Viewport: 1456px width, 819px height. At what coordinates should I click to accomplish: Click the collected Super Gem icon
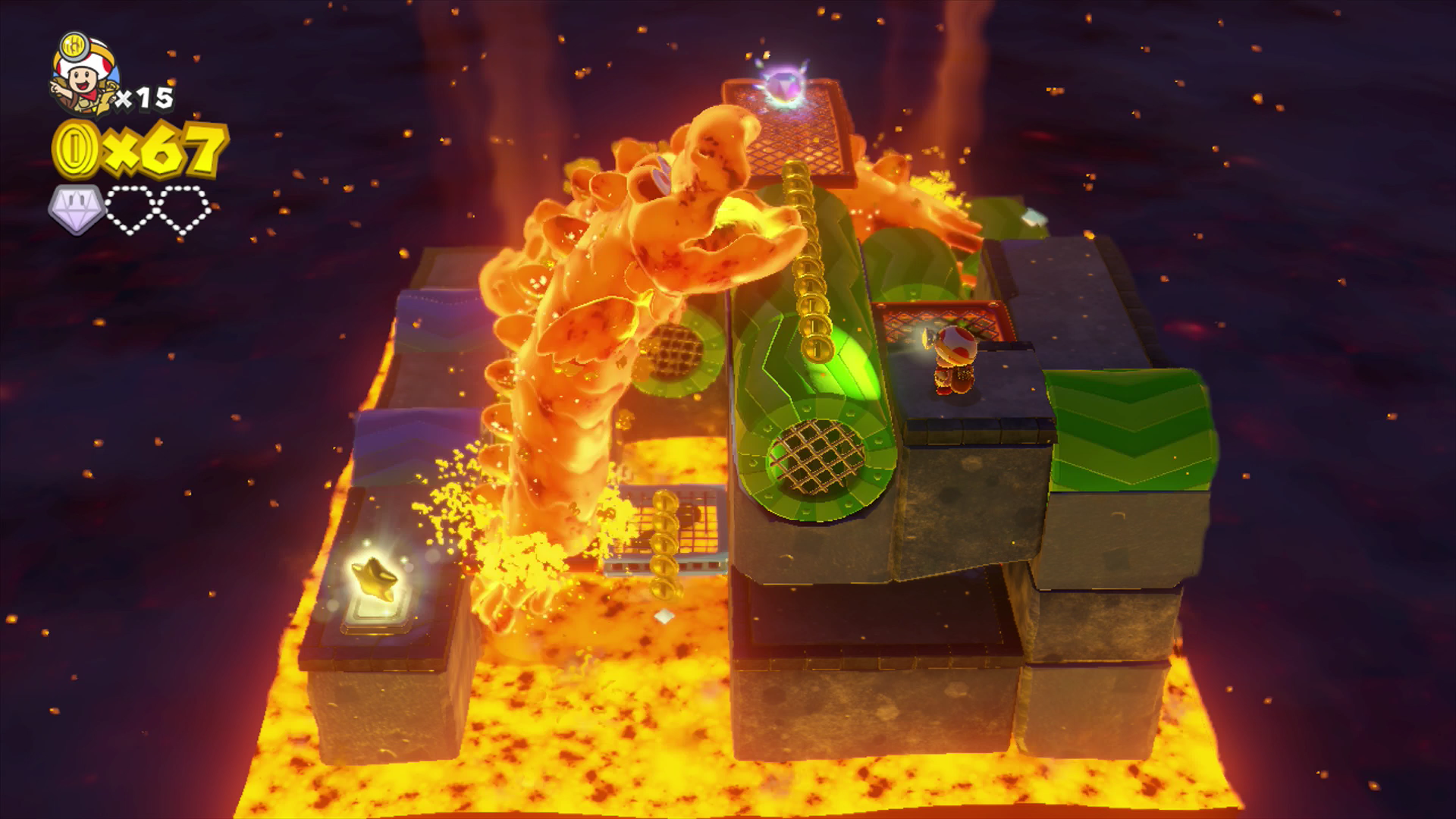click(x=76, y=208)
